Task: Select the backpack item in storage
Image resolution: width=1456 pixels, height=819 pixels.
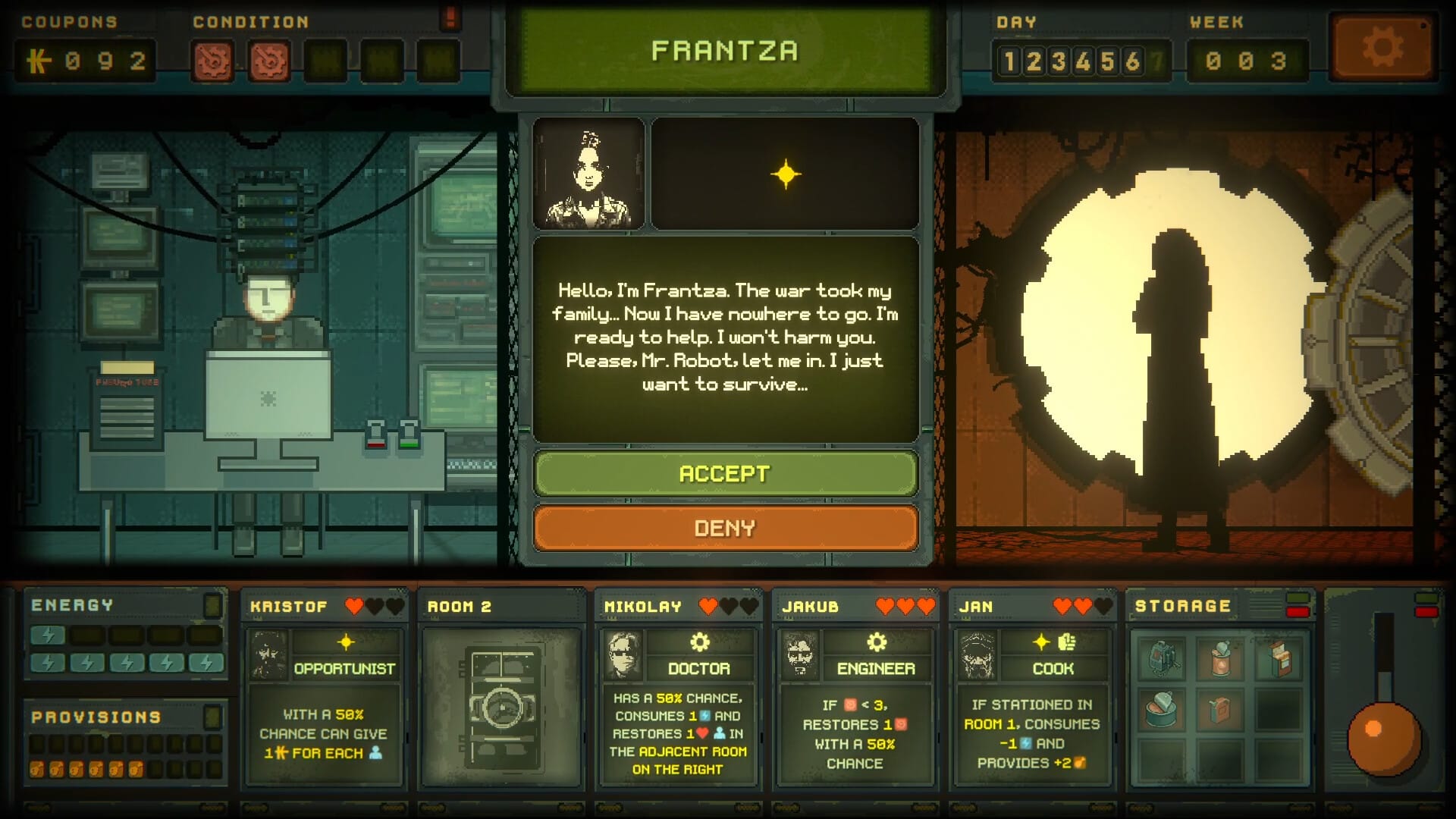Action: pyautogui.click(x=1162, y=657)
